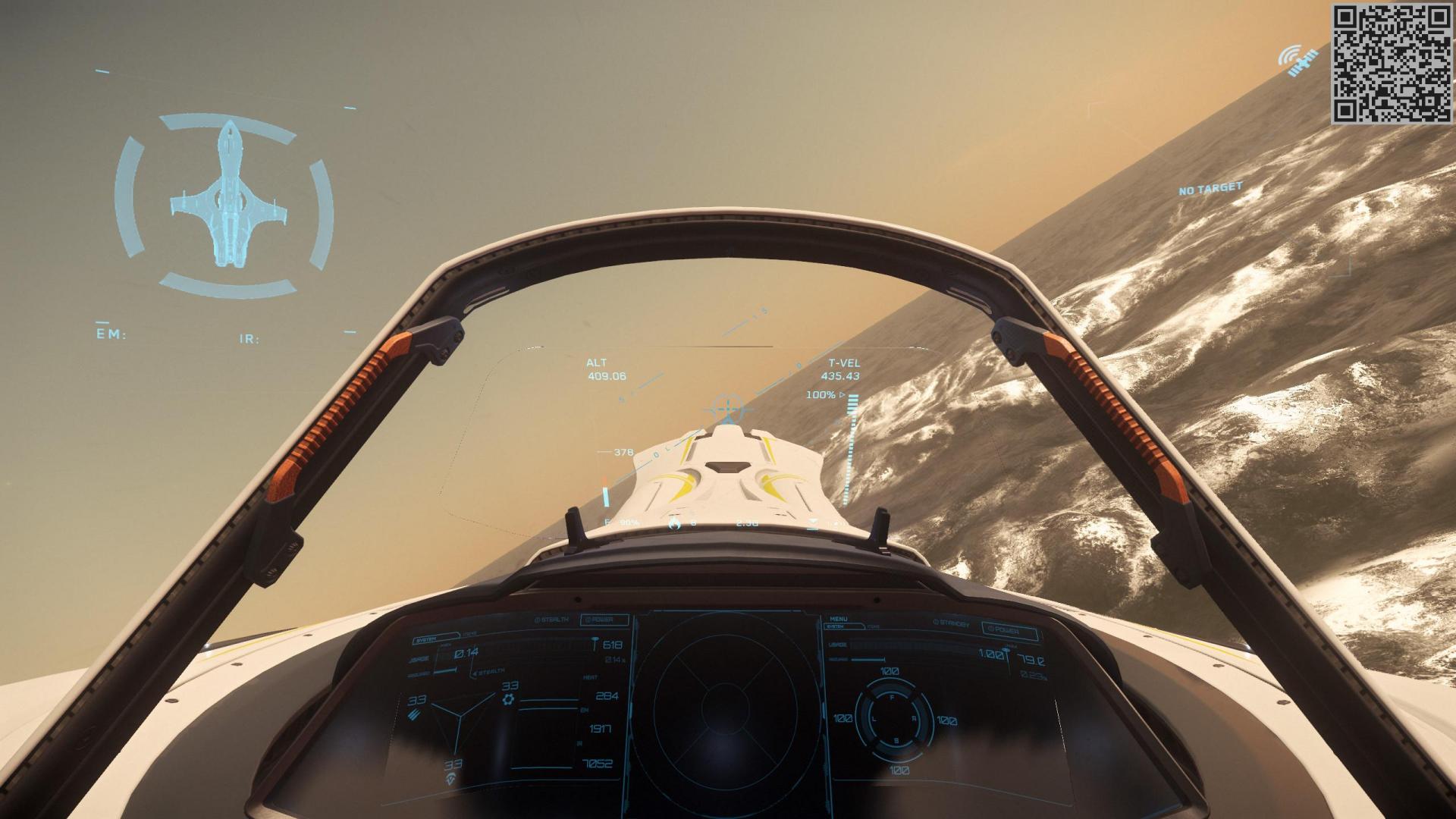Switch to the SYSTEM tab on the left display
The height and width of the screenshot is (819, 1456).
[427, 639]
